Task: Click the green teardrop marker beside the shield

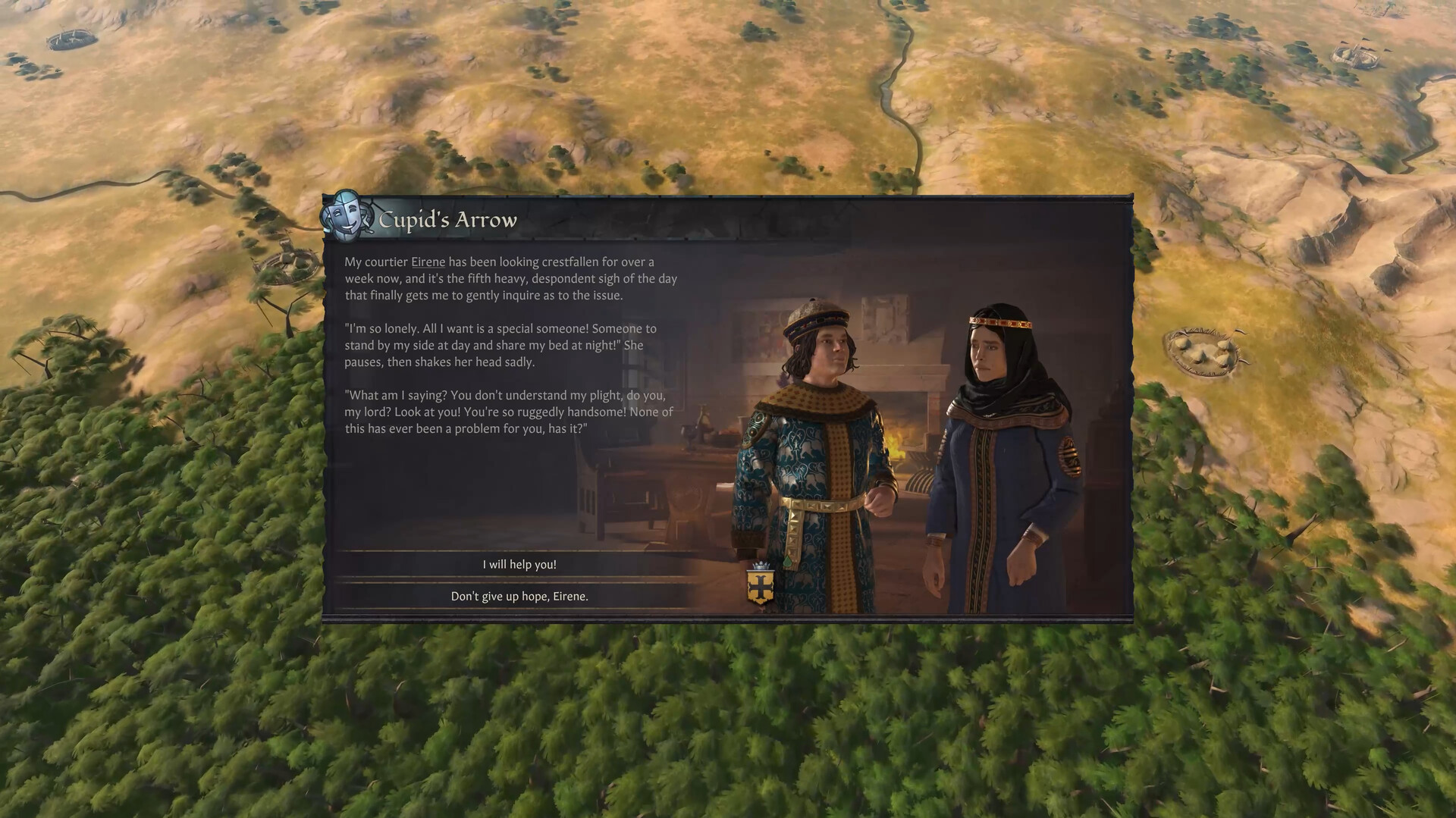Action: pyautogui.click(x=787, y=561)
